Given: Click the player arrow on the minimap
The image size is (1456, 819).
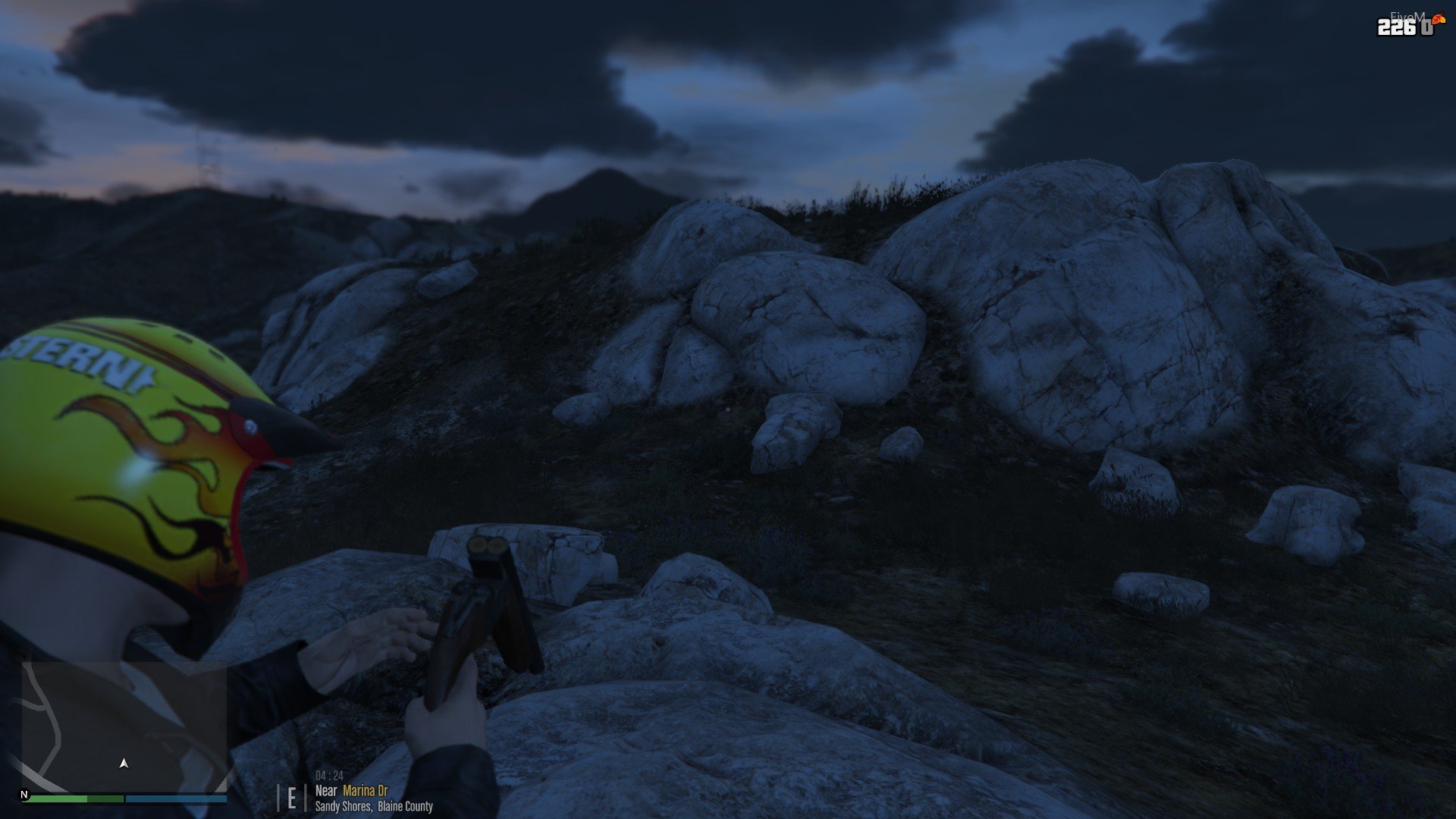Looking at the screenshot, I should pos(124,764).
